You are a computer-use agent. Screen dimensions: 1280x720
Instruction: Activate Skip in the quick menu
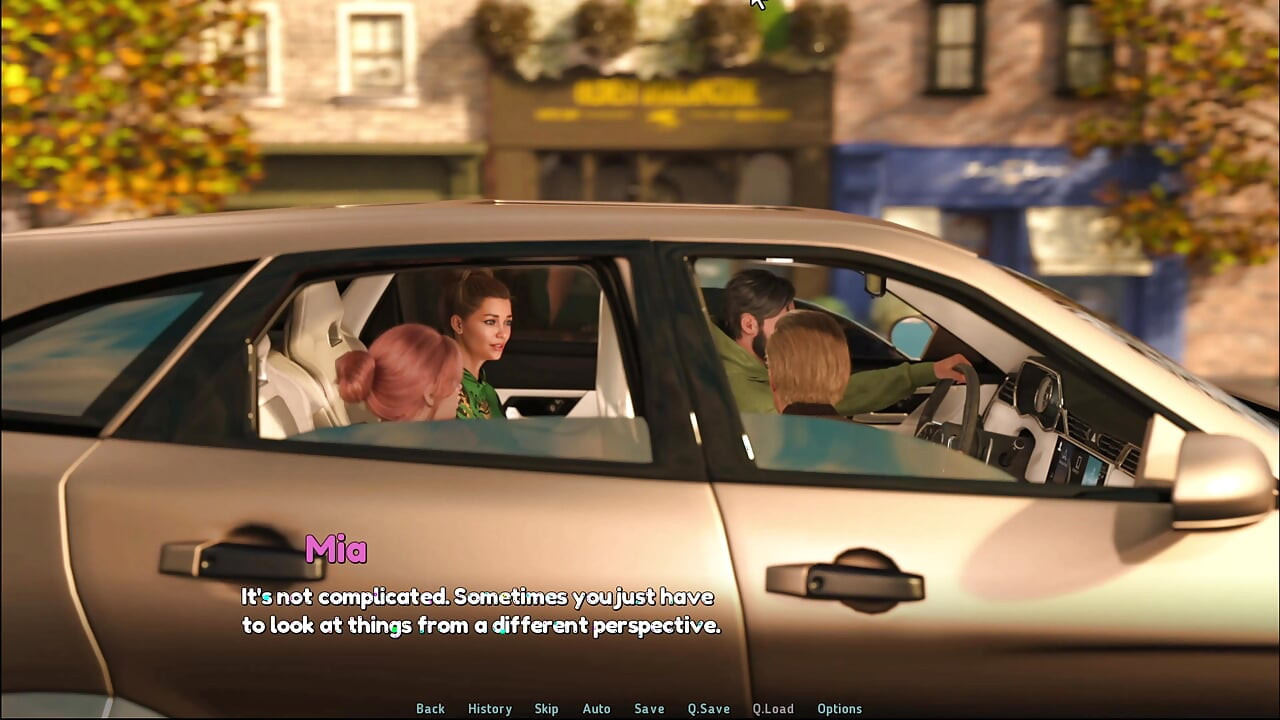[546, 708]
